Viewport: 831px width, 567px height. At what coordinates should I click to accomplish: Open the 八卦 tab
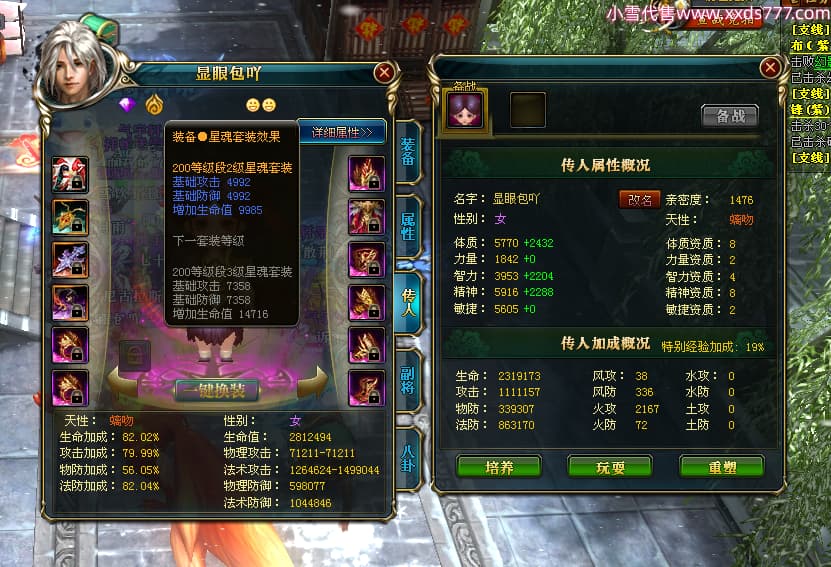pyautogui.click(x=408, y=458)
